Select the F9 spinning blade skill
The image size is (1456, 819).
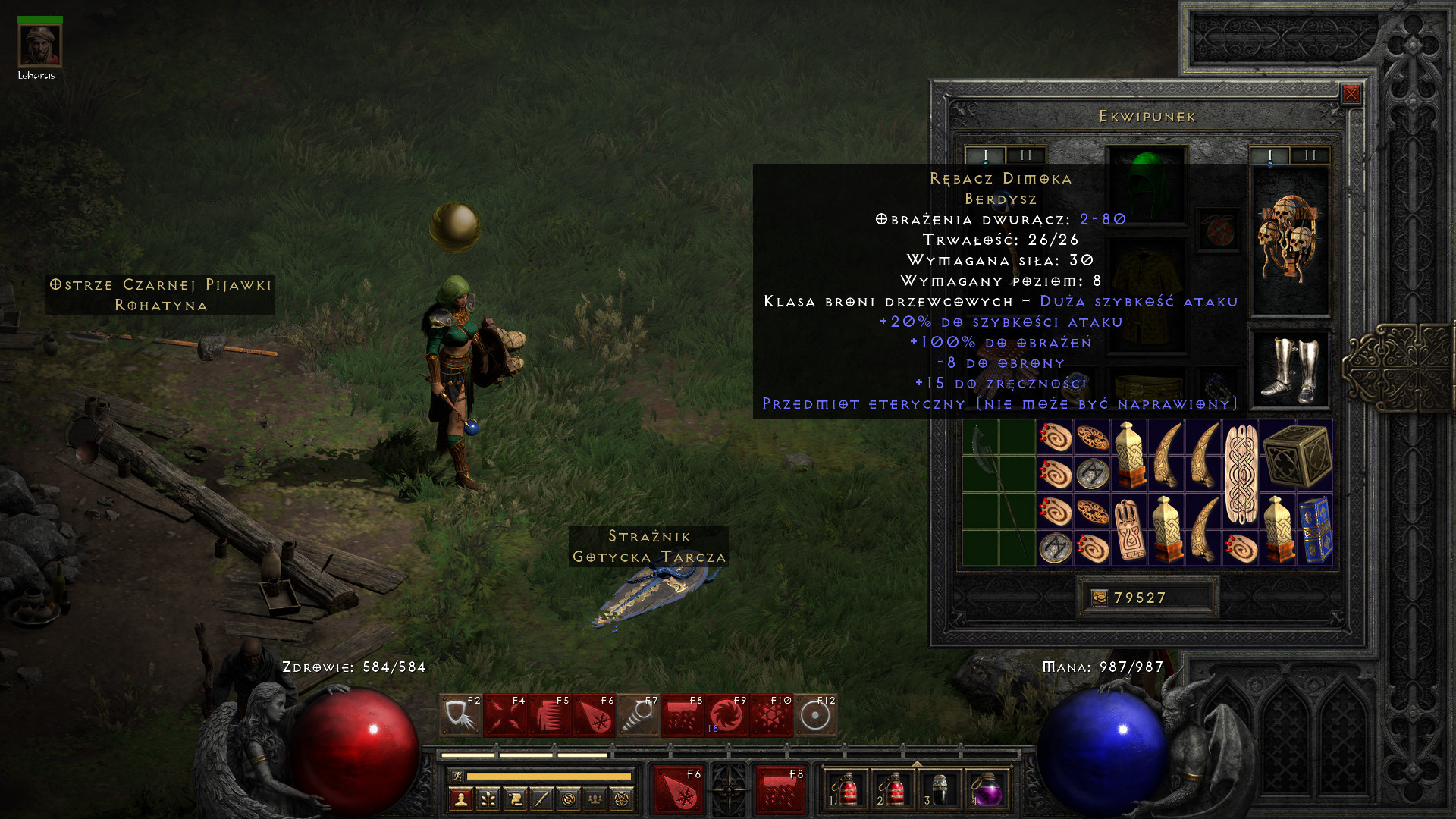726,715
